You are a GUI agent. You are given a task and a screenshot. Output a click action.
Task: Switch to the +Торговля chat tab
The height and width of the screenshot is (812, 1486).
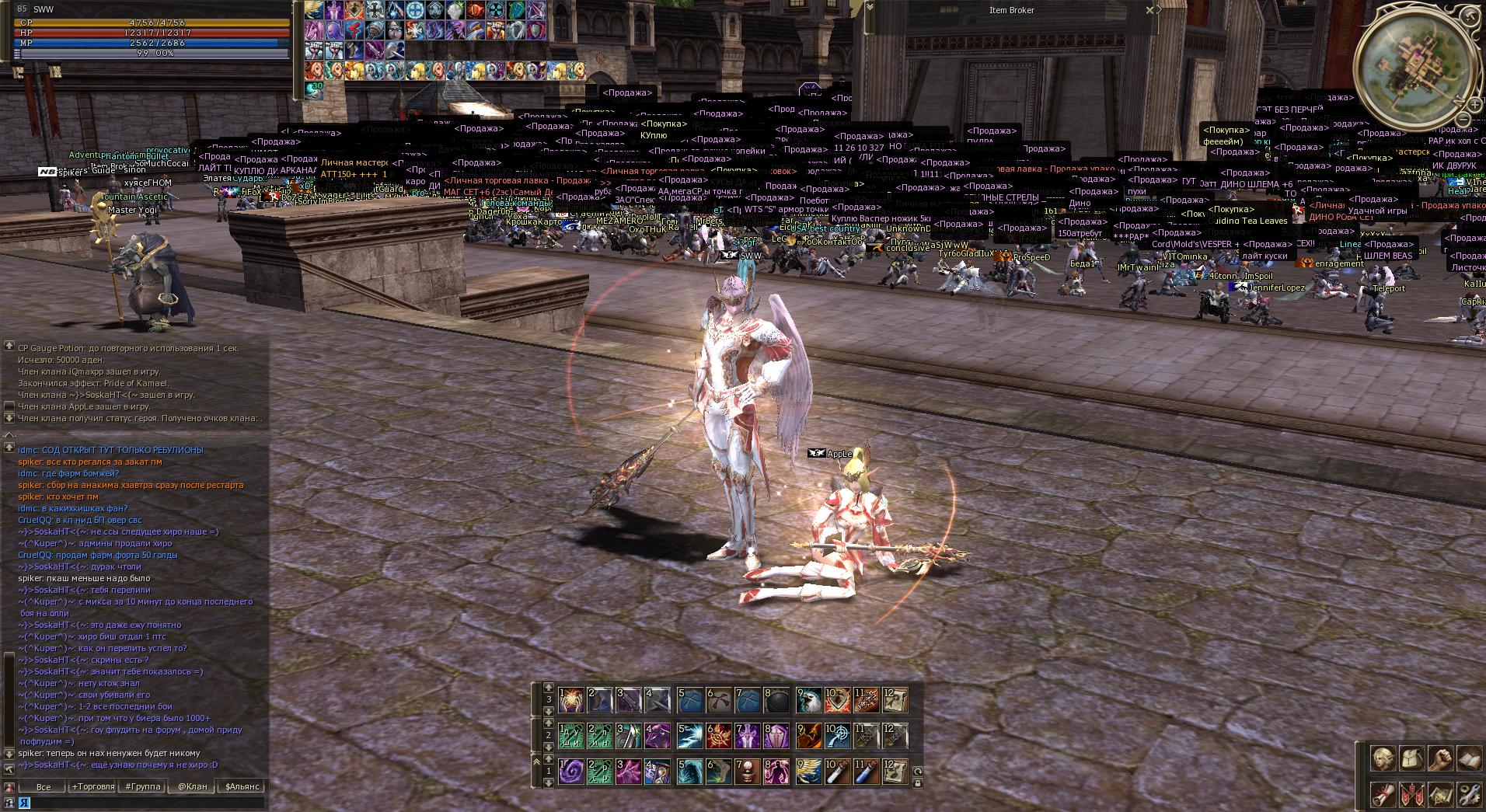[x=93, y=786]
